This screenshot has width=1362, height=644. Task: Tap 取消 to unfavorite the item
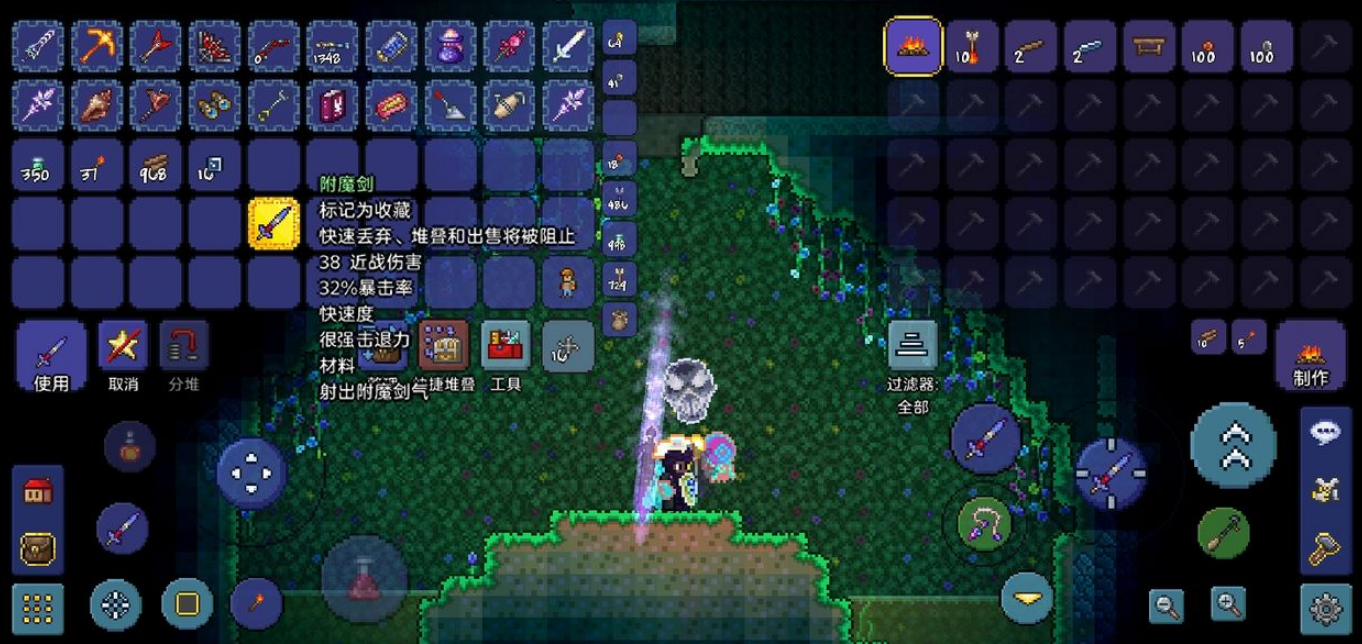click(x=122, y=356)
